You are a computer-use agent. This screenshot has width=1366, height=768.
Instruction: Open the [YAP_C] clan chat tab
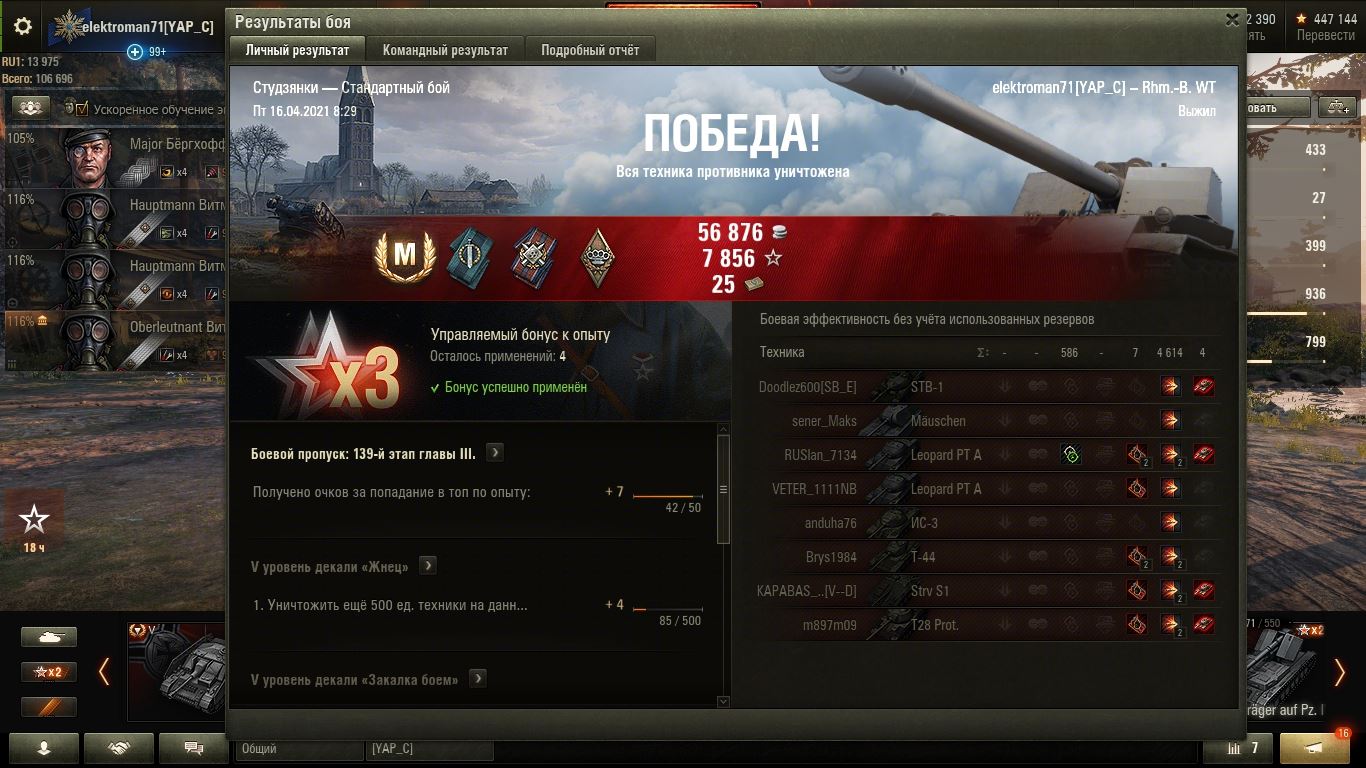click(x=429, y=748)
